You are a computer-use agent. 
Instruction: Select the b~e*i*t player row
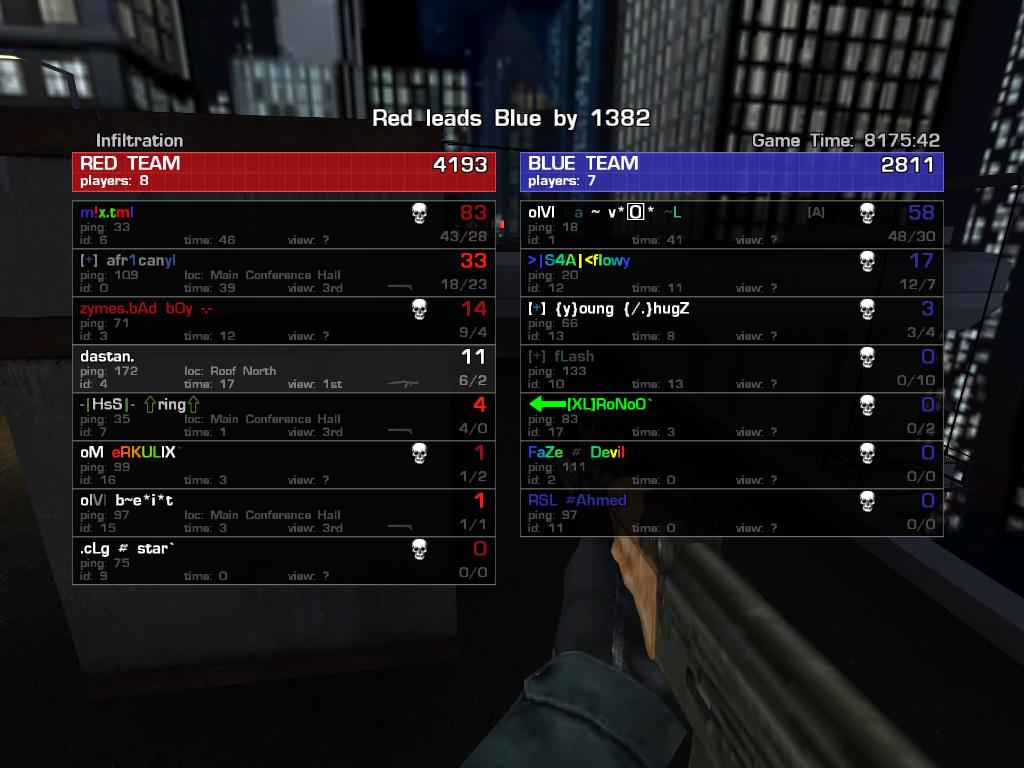[284, 513]
